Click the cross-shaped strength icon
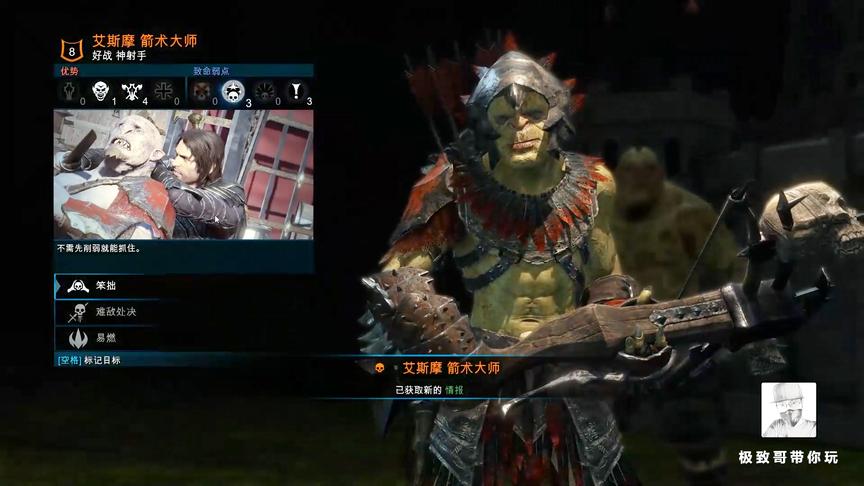864x486 pixels. tap(165, 93)
